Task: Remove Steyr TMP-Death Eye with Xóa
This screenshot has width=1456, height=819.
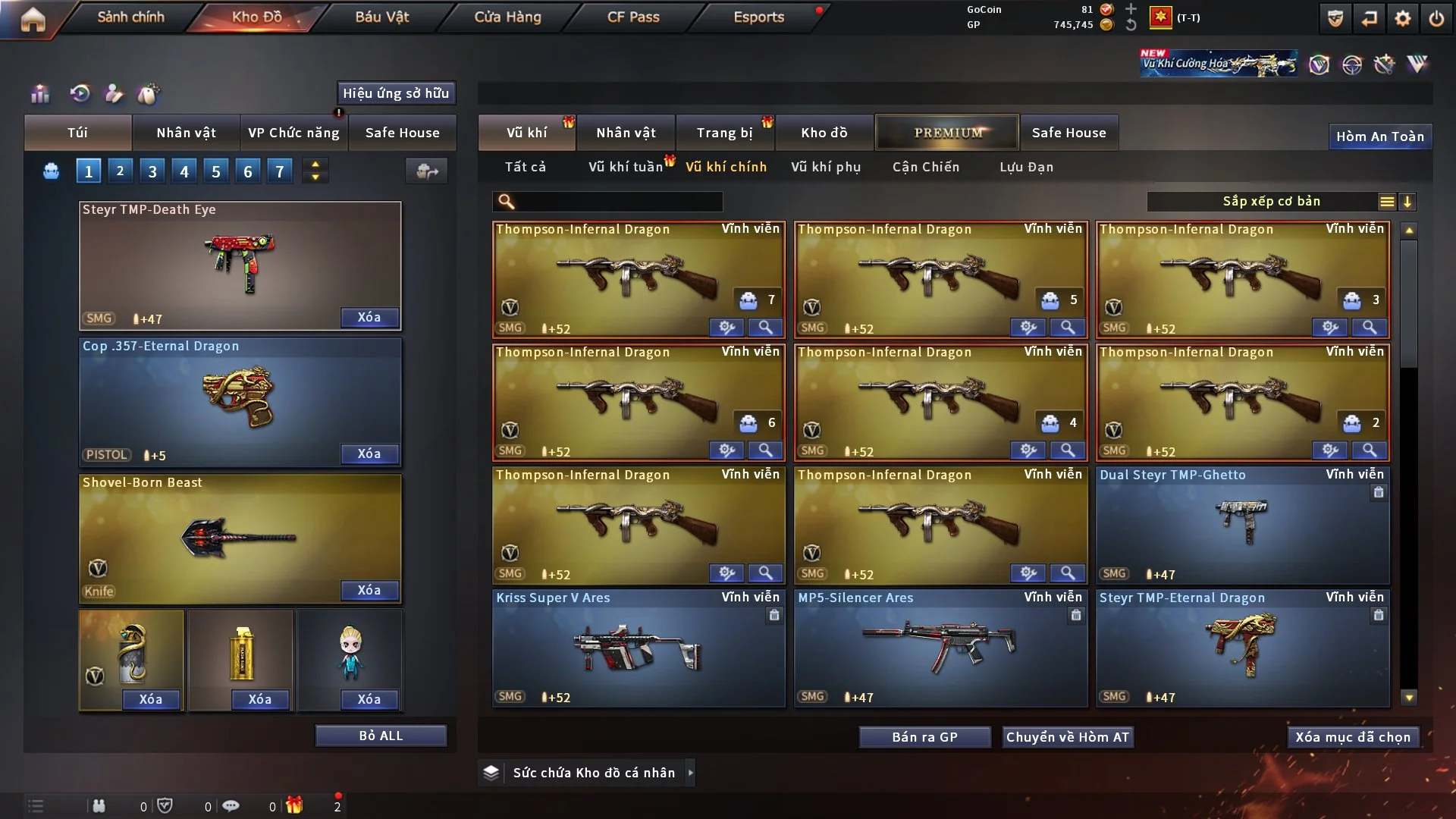Action: (369, 318)
